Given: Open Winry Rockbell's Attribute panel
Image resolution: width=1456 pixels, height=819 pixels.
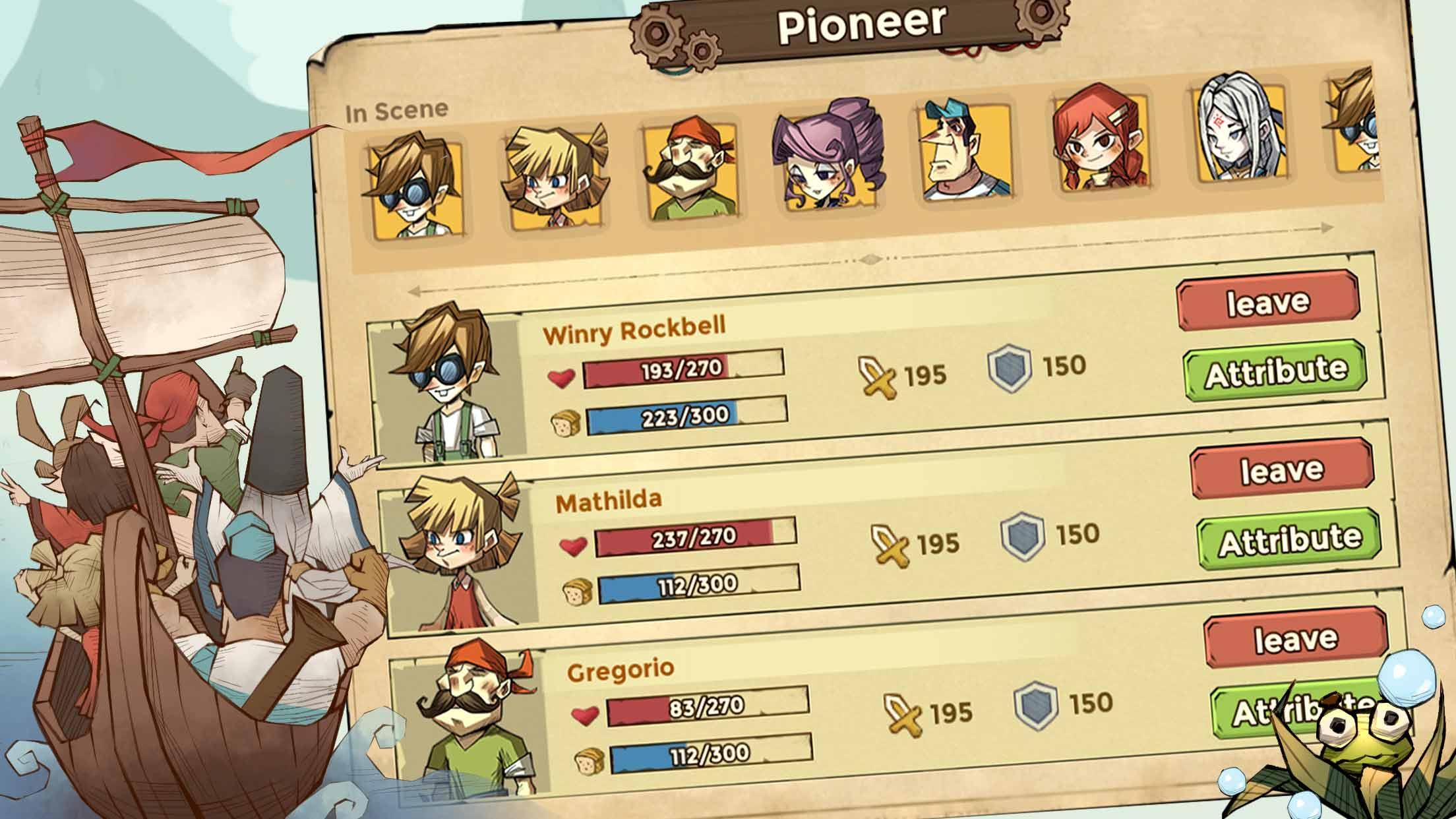Looking at the screenshot, I should click(x=1275, y=371).
